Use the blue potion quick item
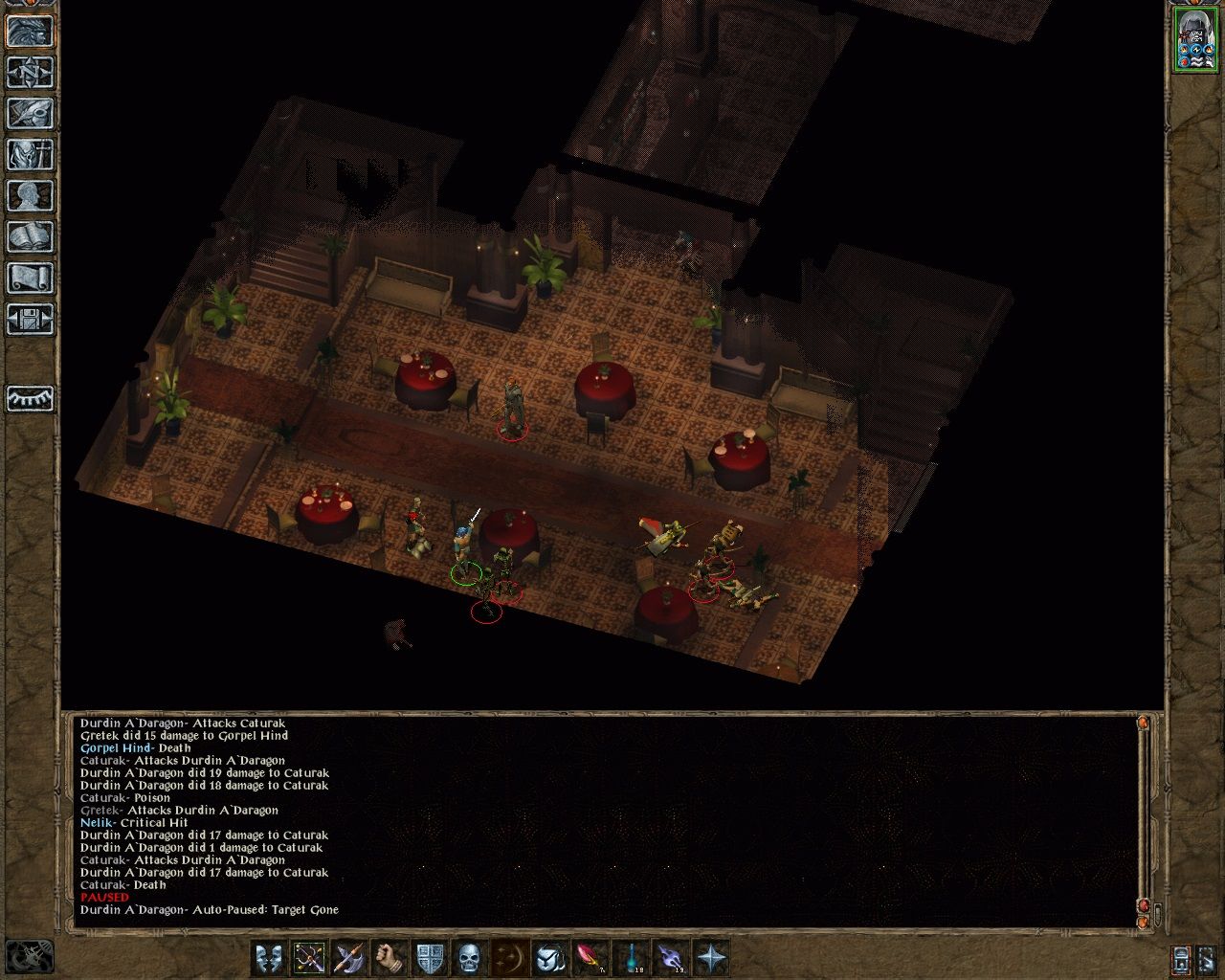The image size is (1225, 980). click(630, 957)
